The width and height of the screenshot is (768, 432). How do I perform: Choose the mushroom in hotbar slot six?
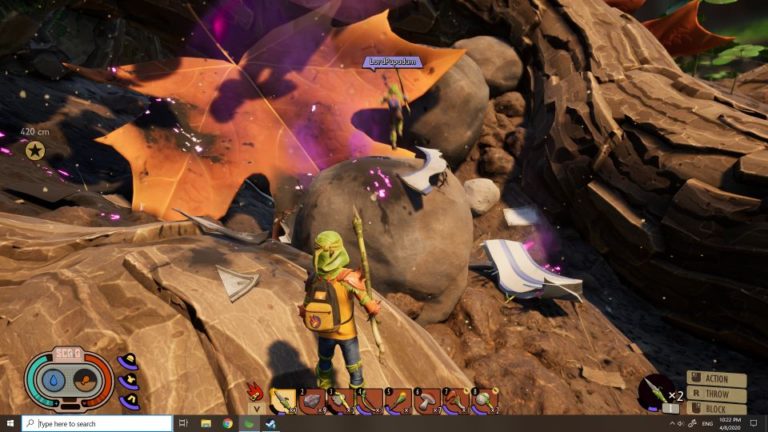(x=427, y=401)
